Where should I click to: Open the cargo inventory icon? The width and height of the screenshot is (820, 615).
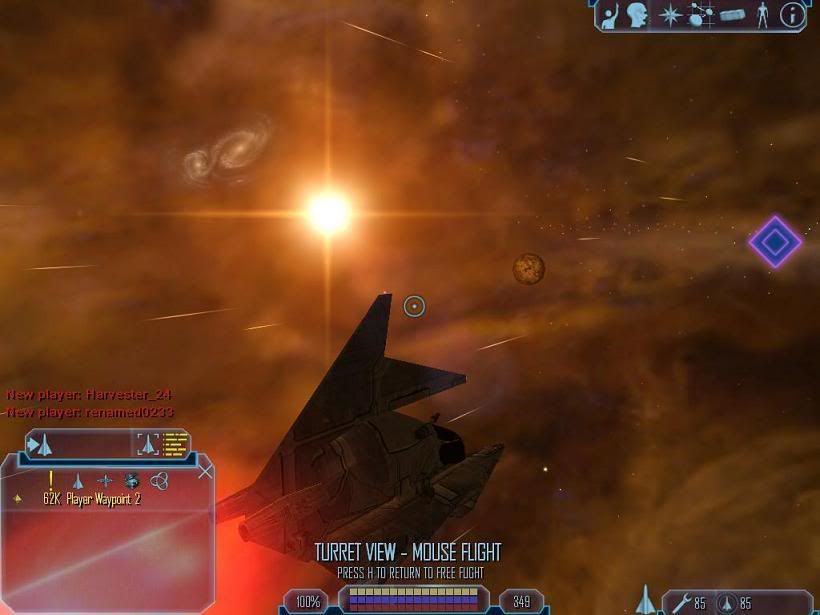pos(733,15)
